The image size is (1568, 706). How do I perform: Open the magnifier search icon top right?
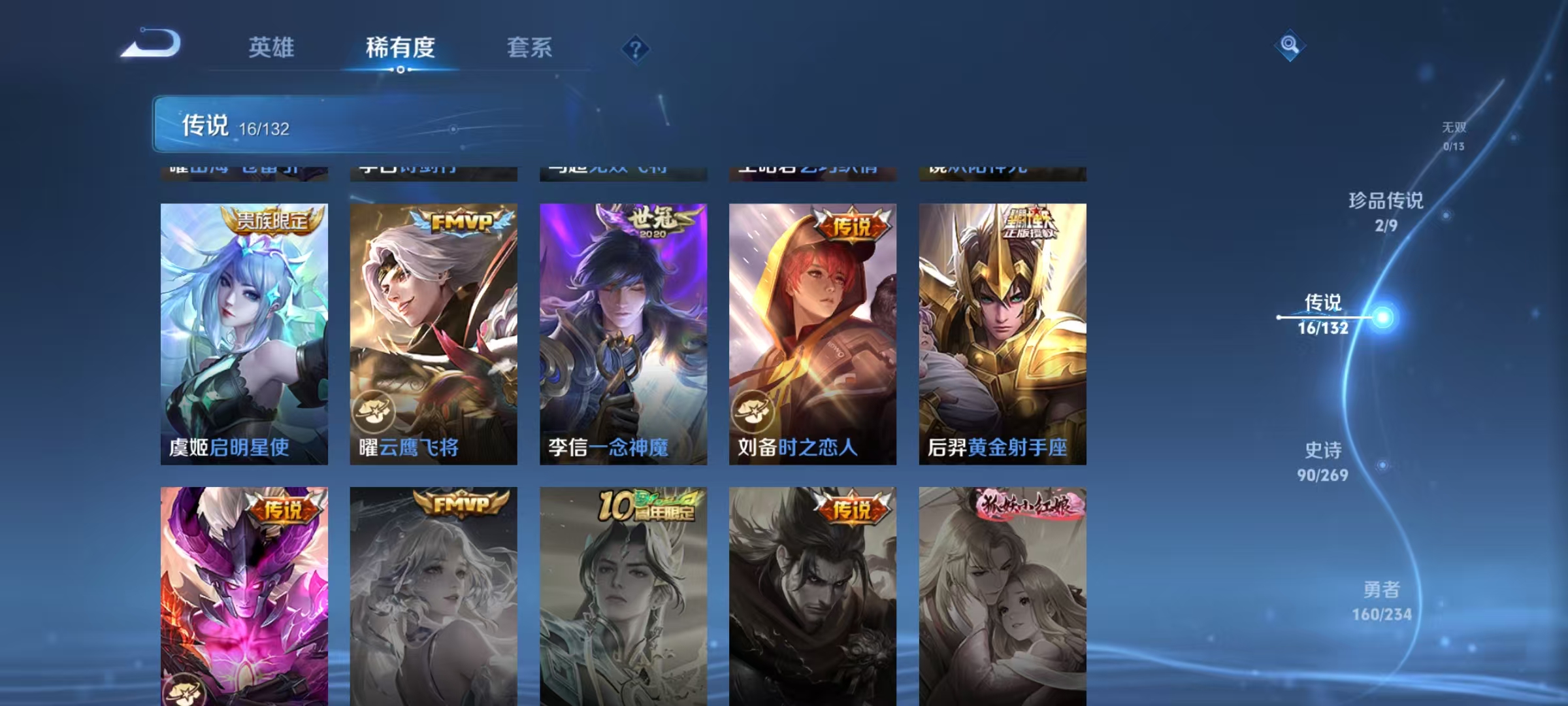click(1288, 44)
